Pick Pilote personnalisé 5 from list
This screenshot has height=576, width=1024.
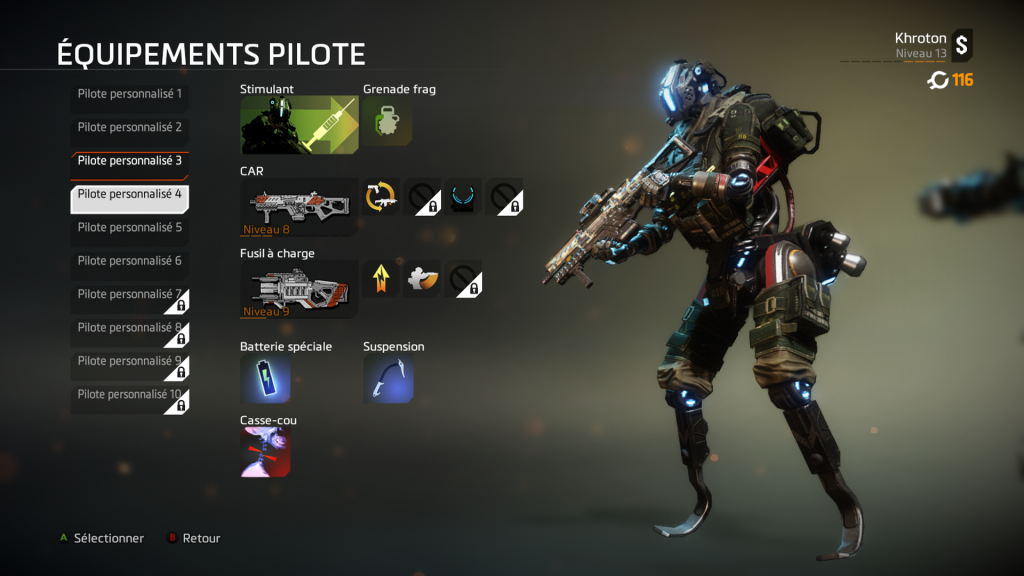point(129,228)
